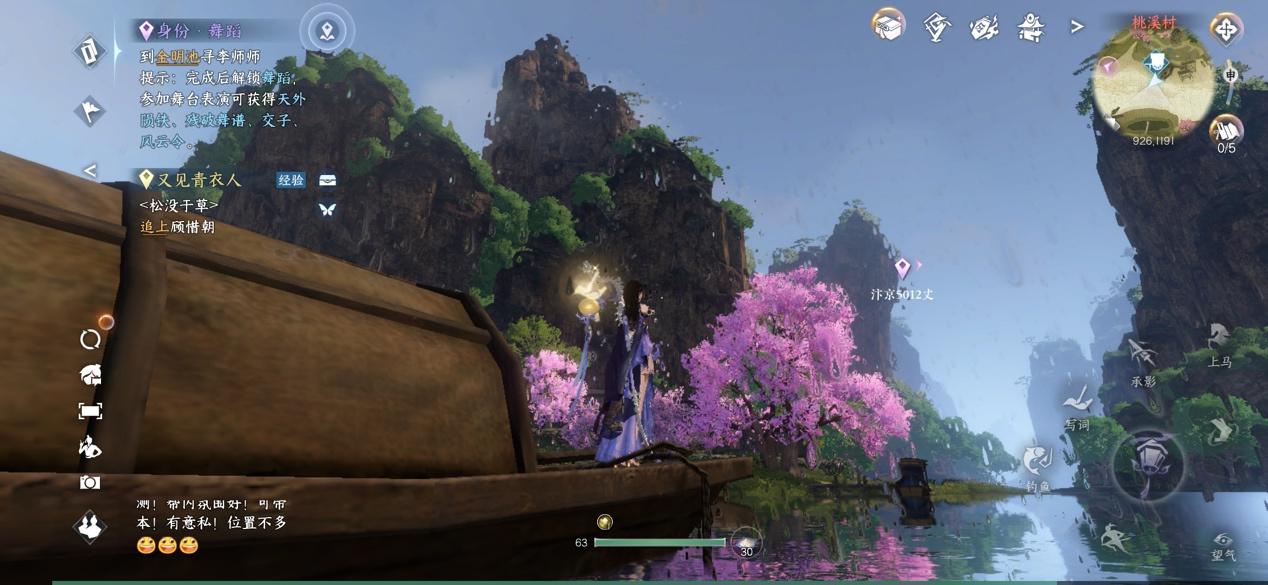1268x585 pixels.
Task: Open the 桃溪村 minimap
Action: point(1152,82)
